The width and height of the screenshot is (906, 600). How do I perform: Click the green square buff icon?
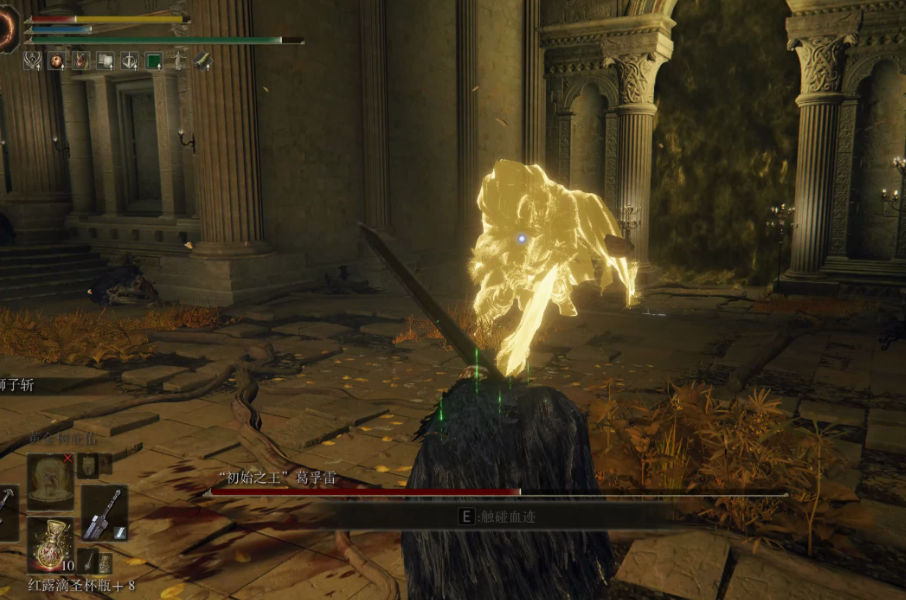[154, 61]
